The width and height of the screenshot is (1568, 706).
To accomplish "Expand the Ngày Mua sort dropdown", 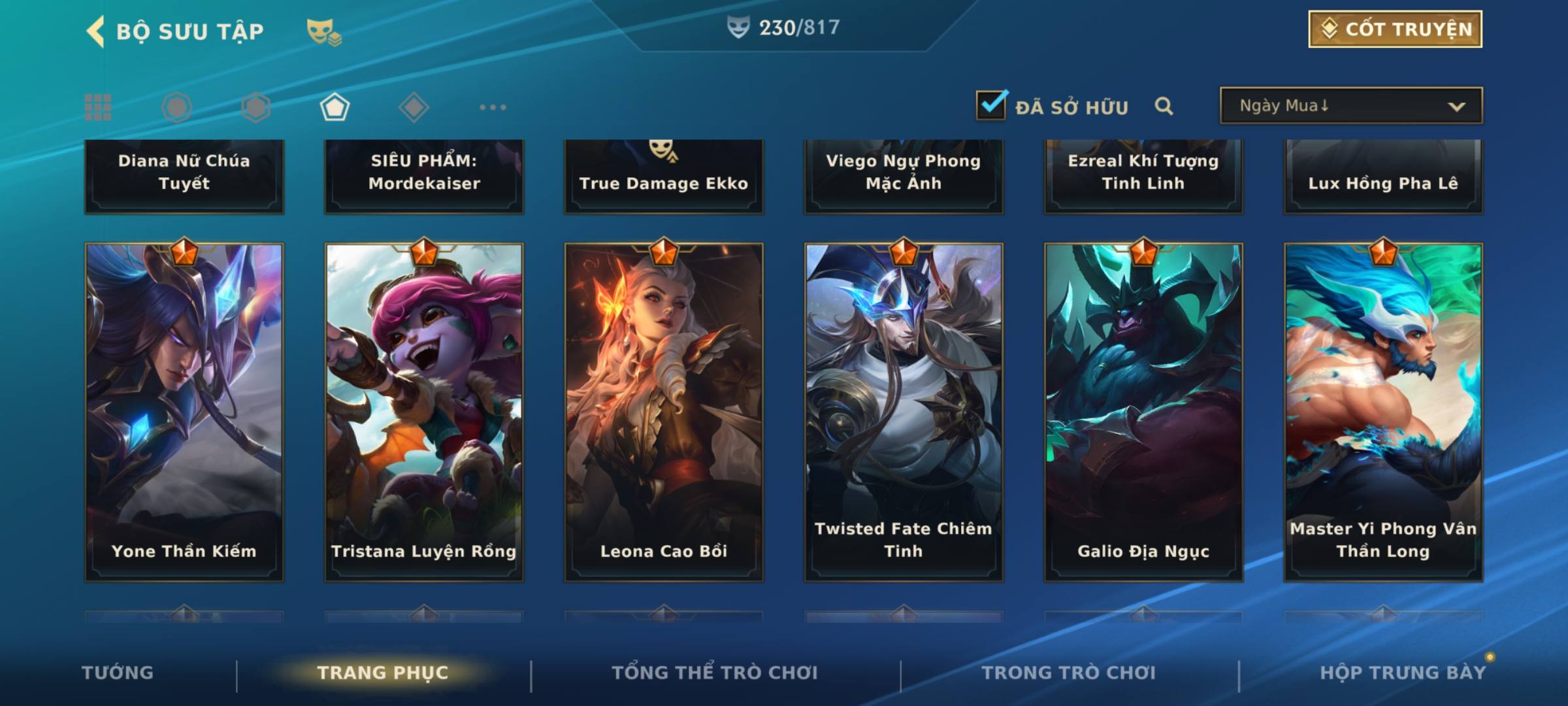I will tap(1350, 106).
